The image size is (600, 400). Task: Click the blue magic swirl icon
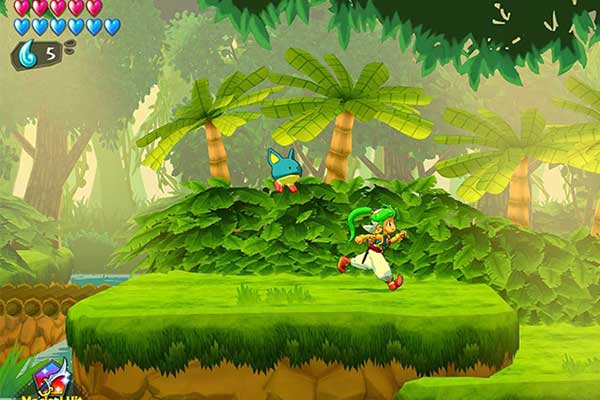[x=27, y=54]
